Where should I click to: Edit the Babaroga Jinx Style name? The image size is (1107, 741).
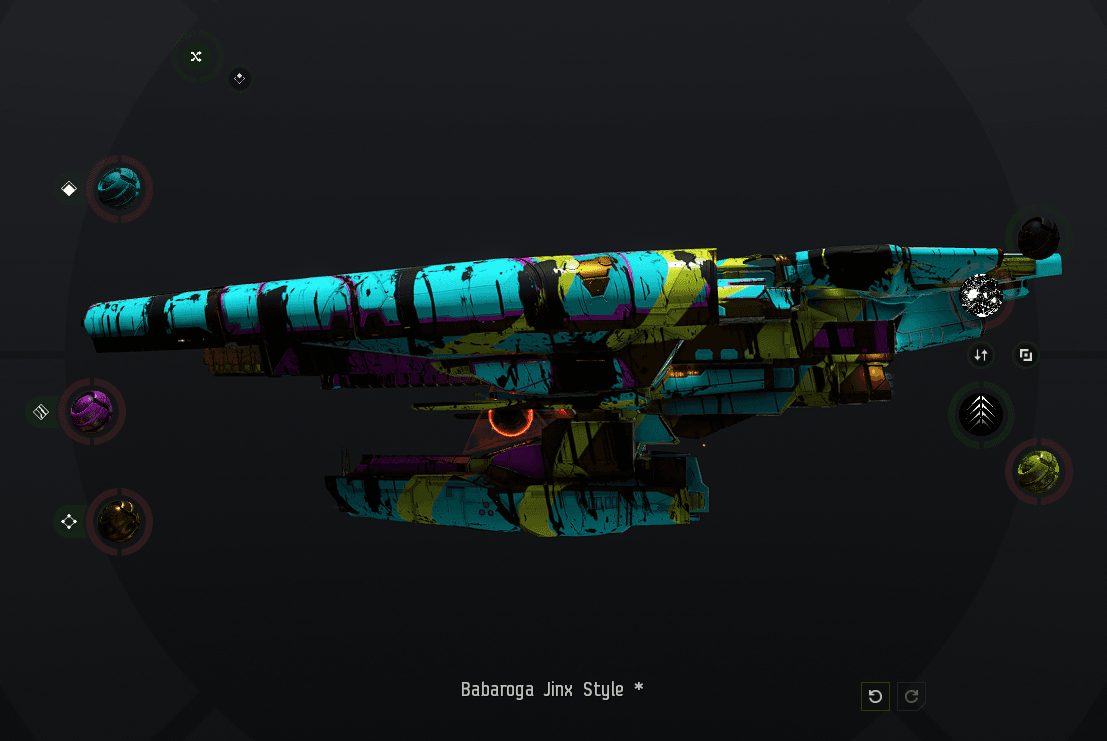pyautogui.click(x=551, y=690)
